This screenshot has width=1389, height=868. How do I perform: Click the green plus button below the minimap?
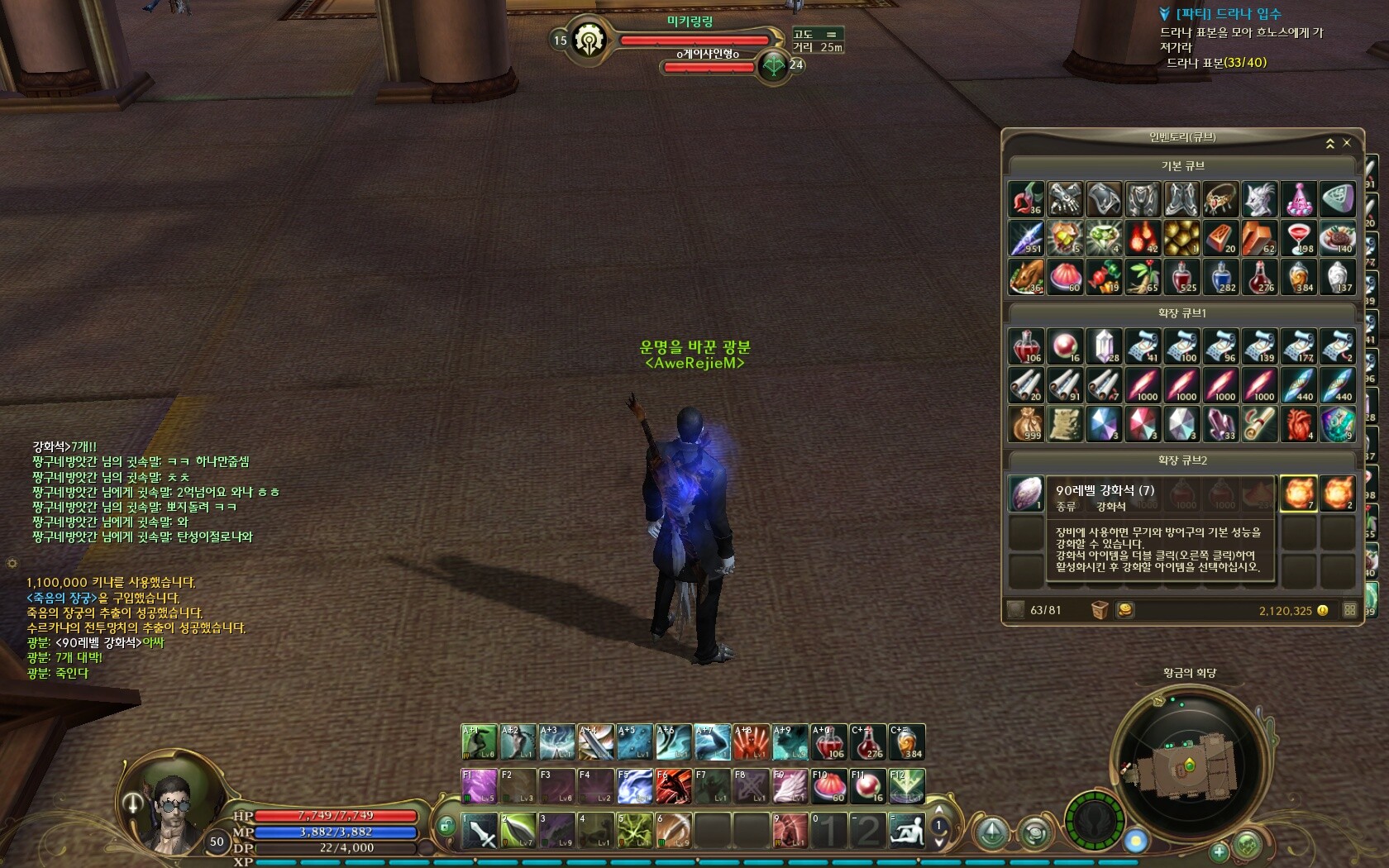tap(1219, 851)
